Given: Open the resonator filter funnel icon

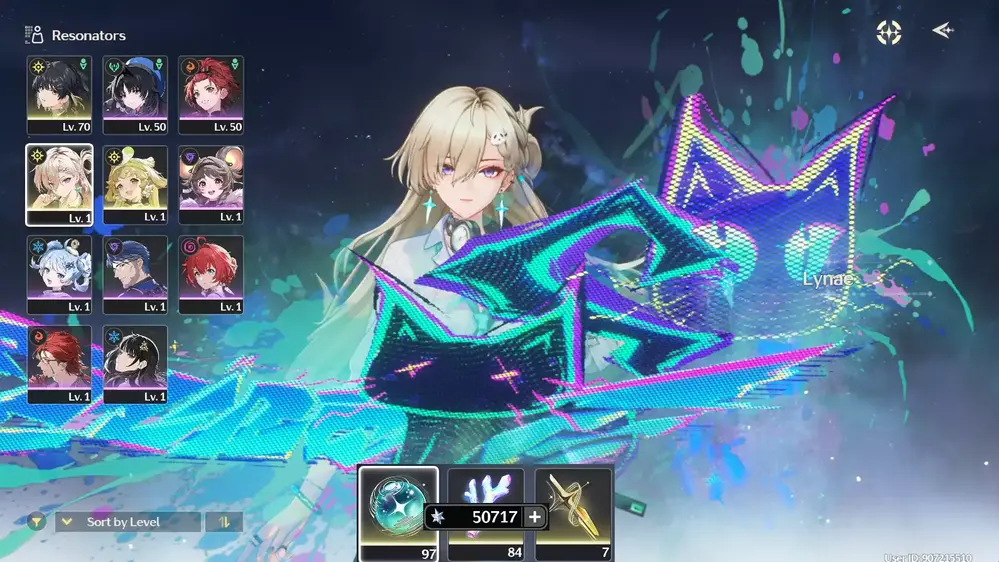Looking at the screenshot, I should pos(36,522).
